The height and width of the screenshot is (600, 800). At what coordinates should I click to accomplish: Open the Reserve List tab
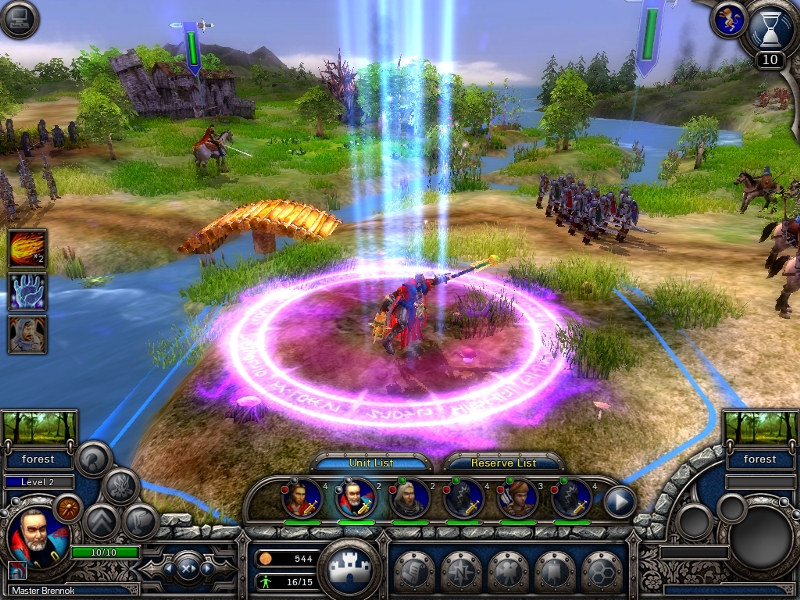(503, 463)
